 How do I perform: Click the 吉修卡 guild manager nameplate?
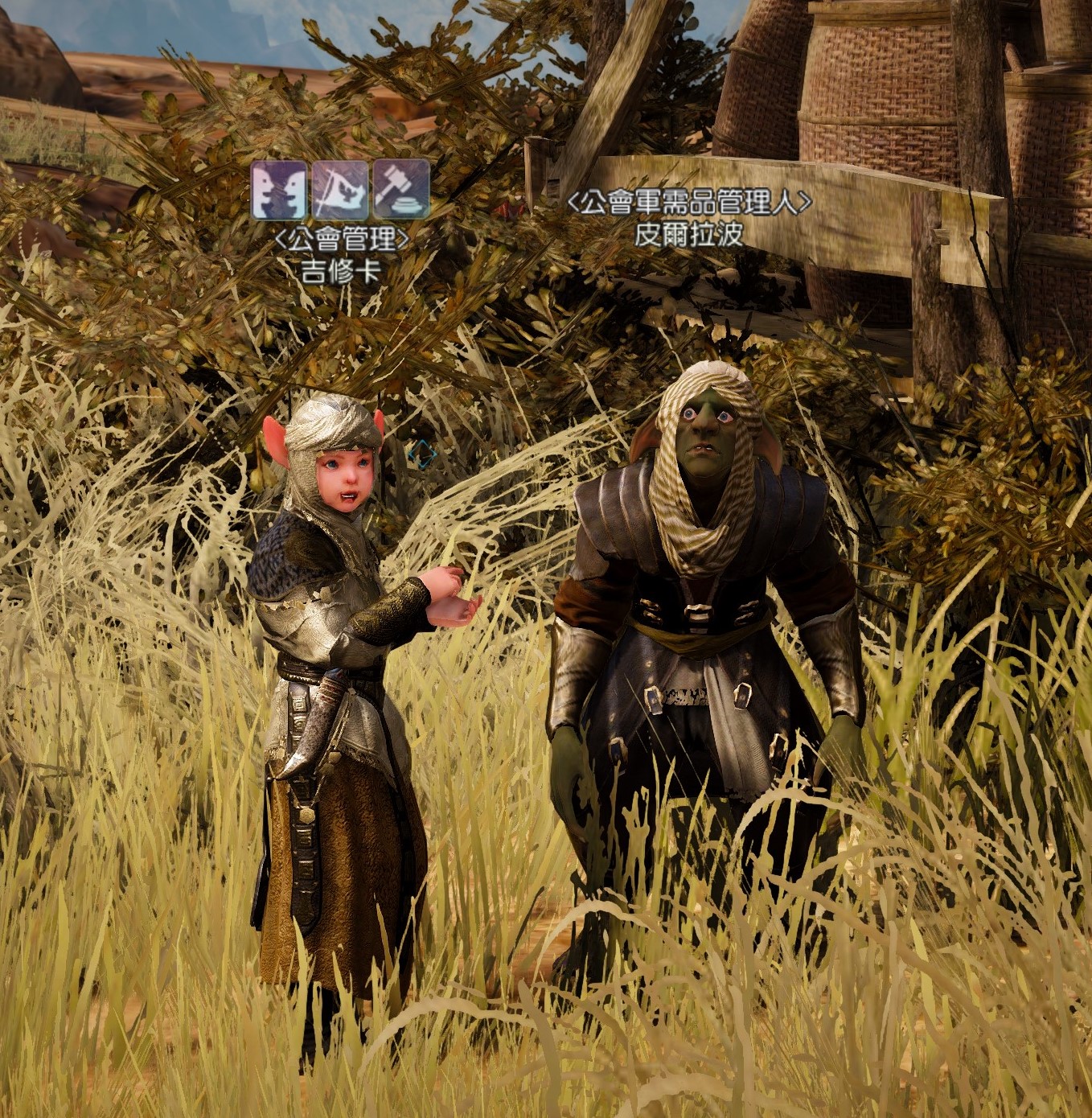341,271
